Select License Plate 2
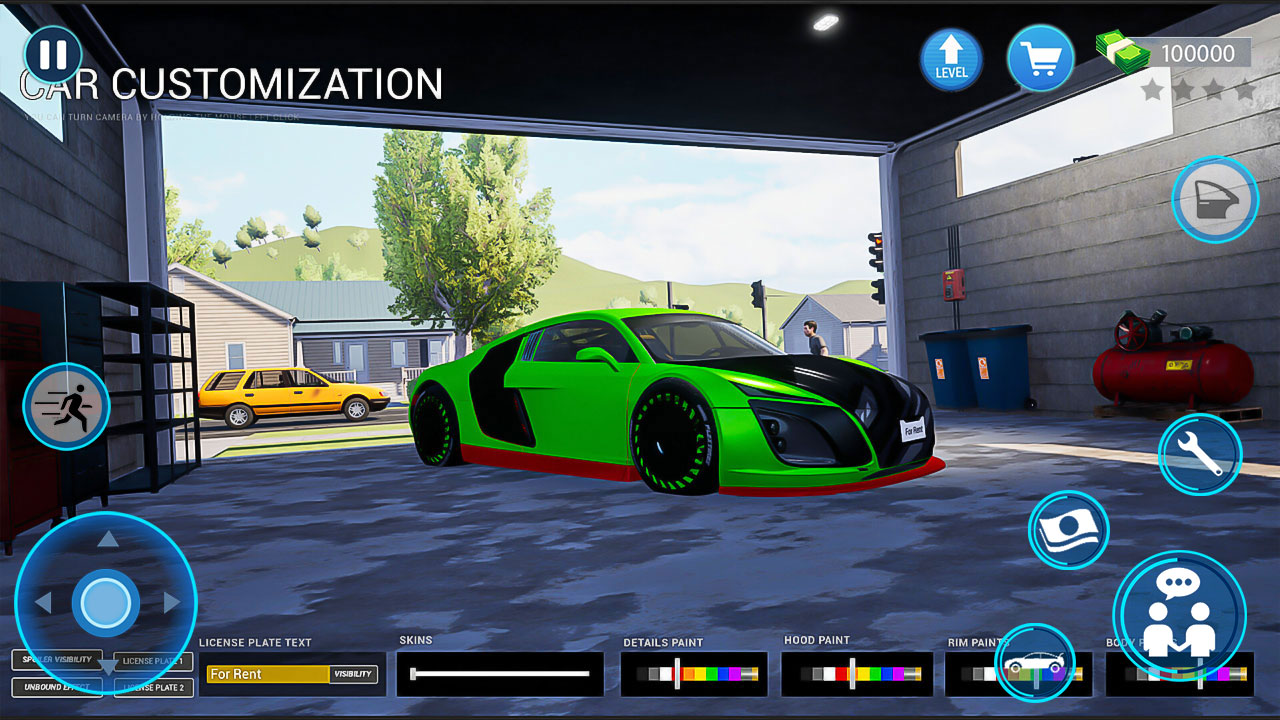 coord(154,688)
